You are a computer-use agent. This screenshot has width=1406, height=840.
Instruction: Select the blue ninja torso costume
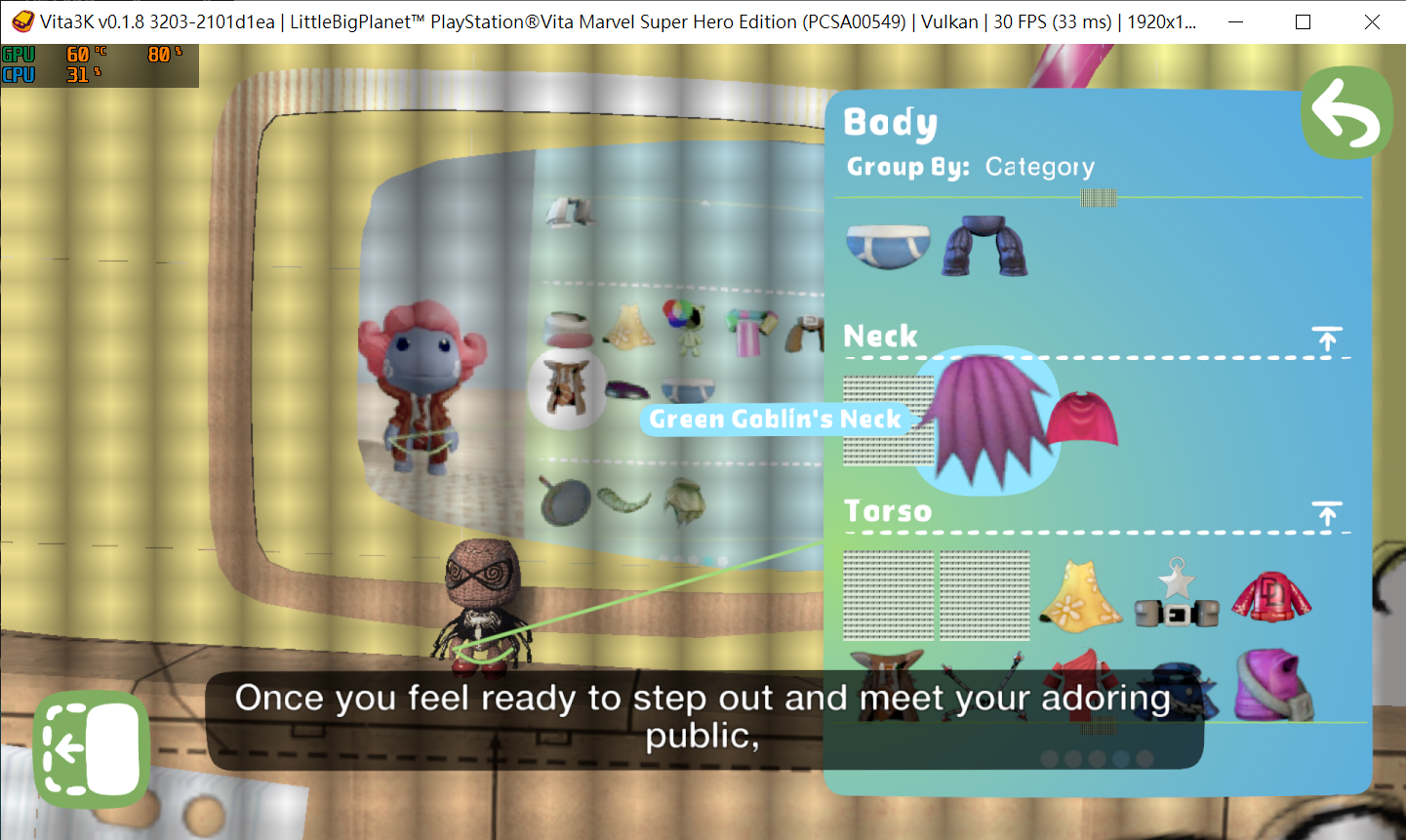click(1176, 683)
